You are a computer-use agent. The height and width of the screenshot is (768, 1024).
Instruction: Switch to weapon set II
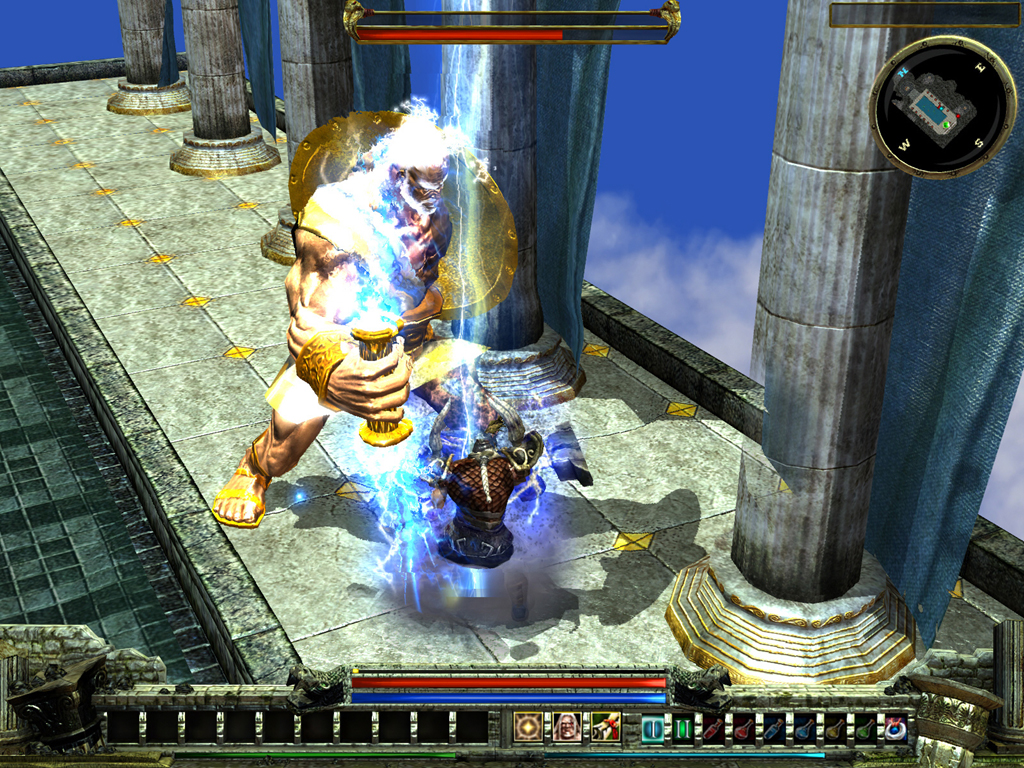[683, 728]
